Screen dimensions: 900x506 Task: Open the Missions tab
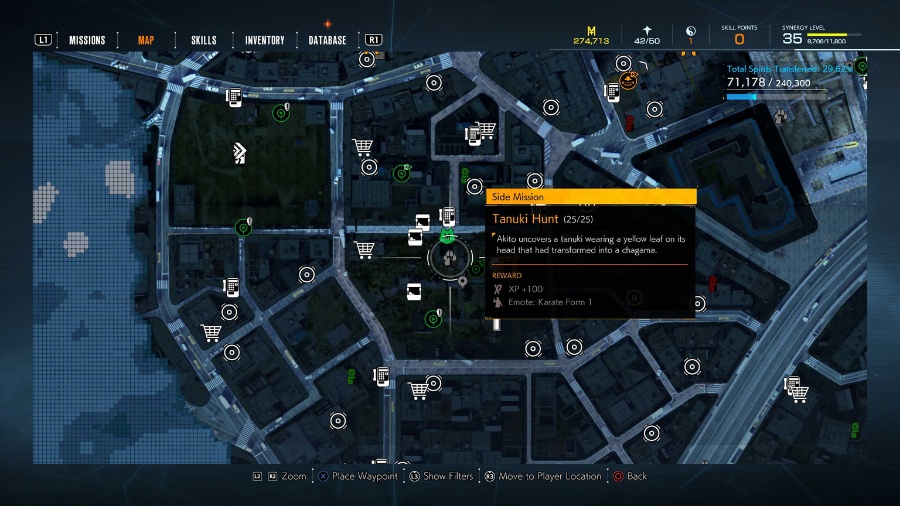click(x=87, y=41)
